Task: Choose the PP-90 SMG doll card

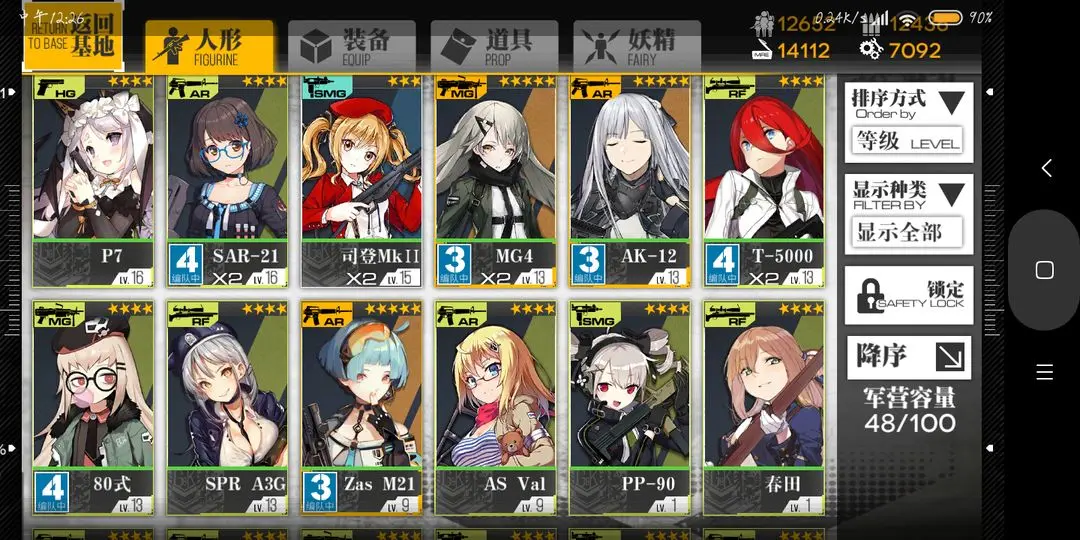Action: 630,407
